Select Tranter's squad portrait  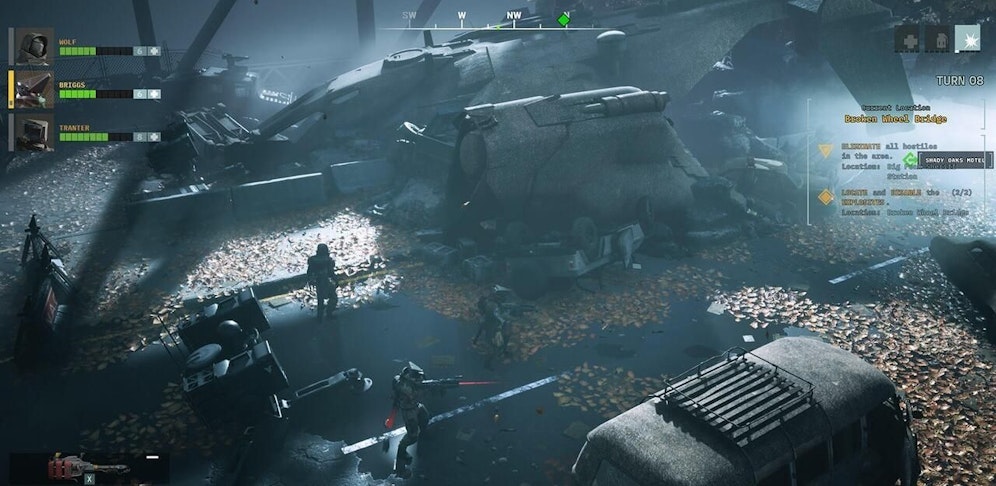[33, 131]
